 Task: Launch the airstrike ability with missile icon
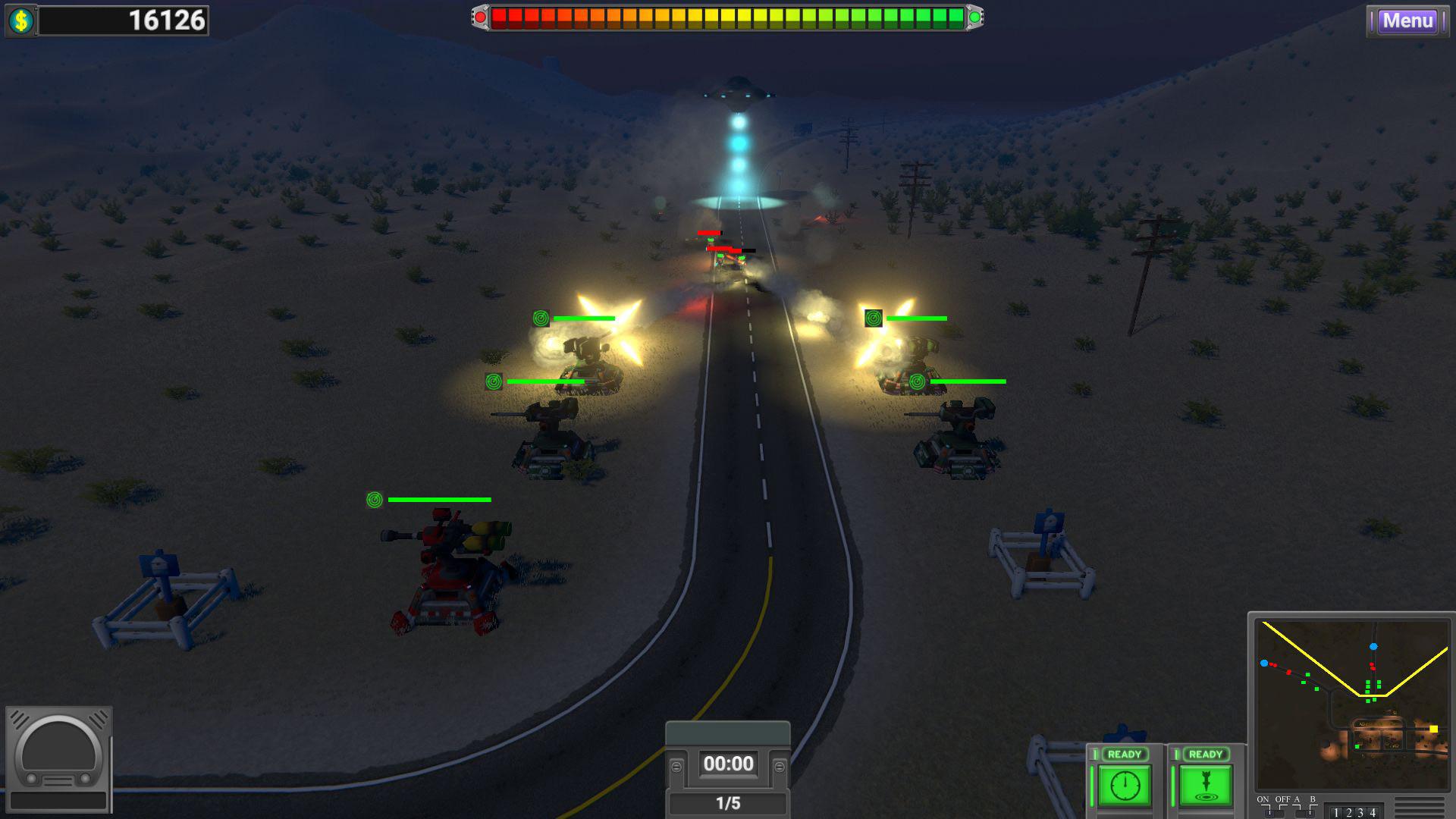coord(1205,784)
